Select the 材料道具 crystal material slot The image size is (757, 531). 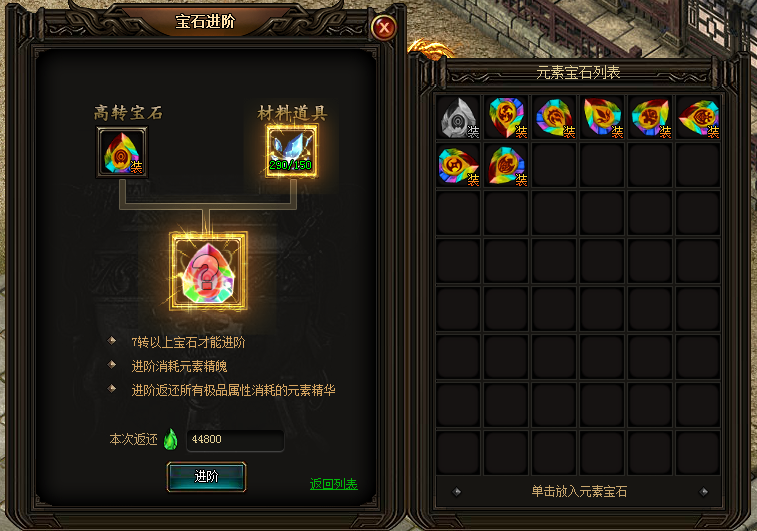click(292, 151)
